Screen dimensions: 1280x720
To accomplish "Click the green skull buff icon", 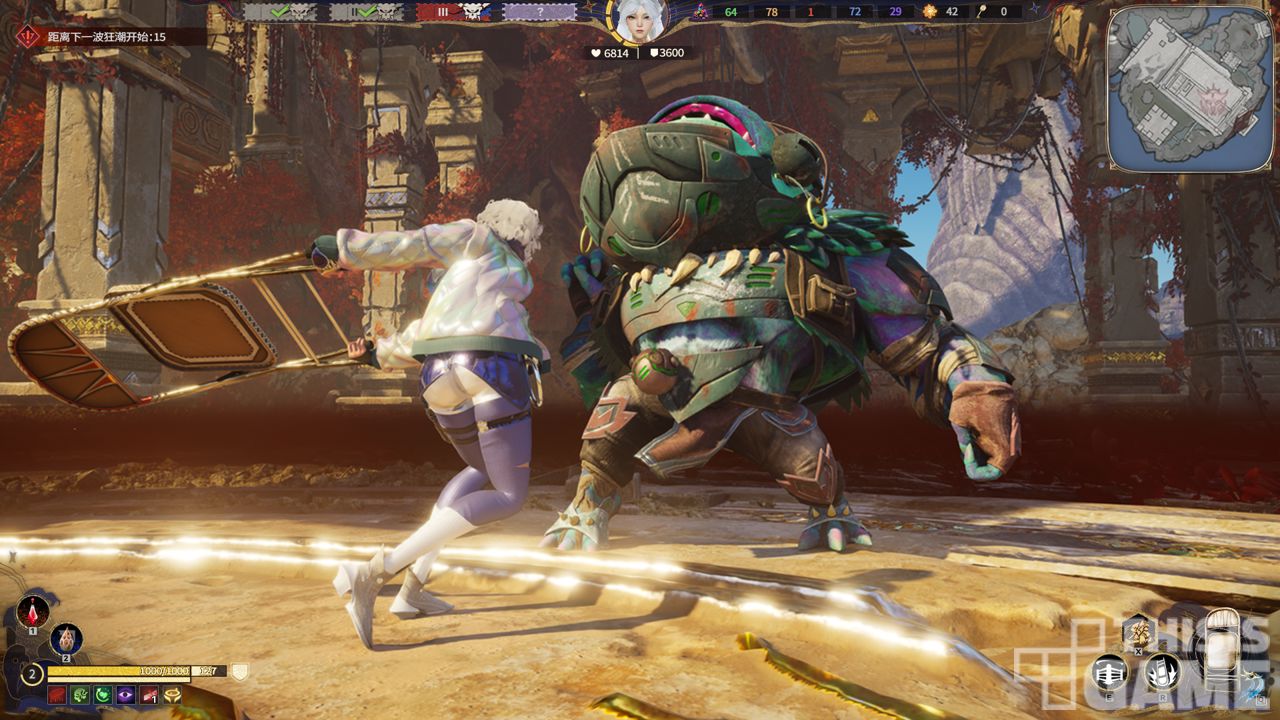I will [x=80, y=695].
